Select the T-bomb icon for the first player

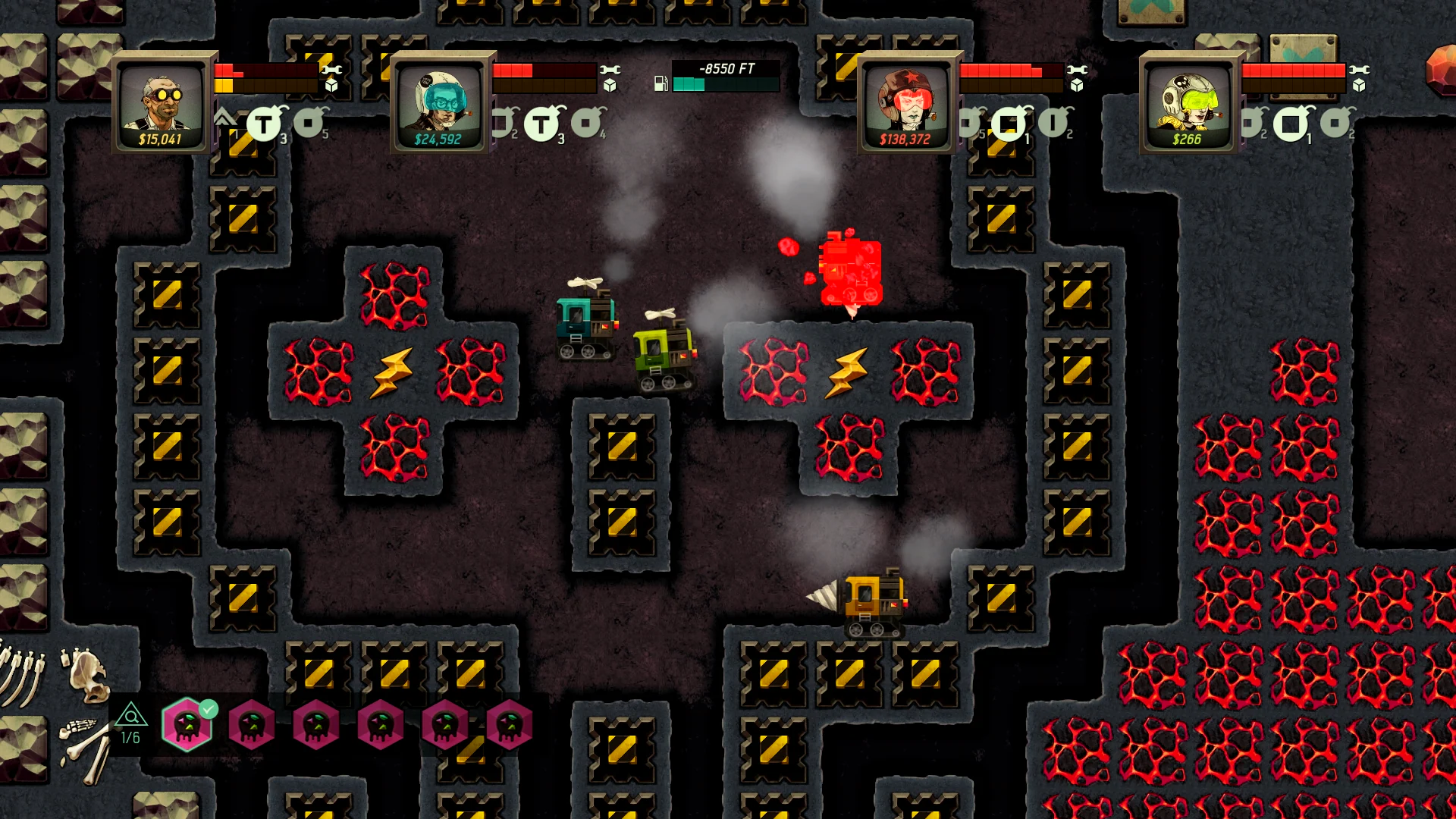[263, 122]
